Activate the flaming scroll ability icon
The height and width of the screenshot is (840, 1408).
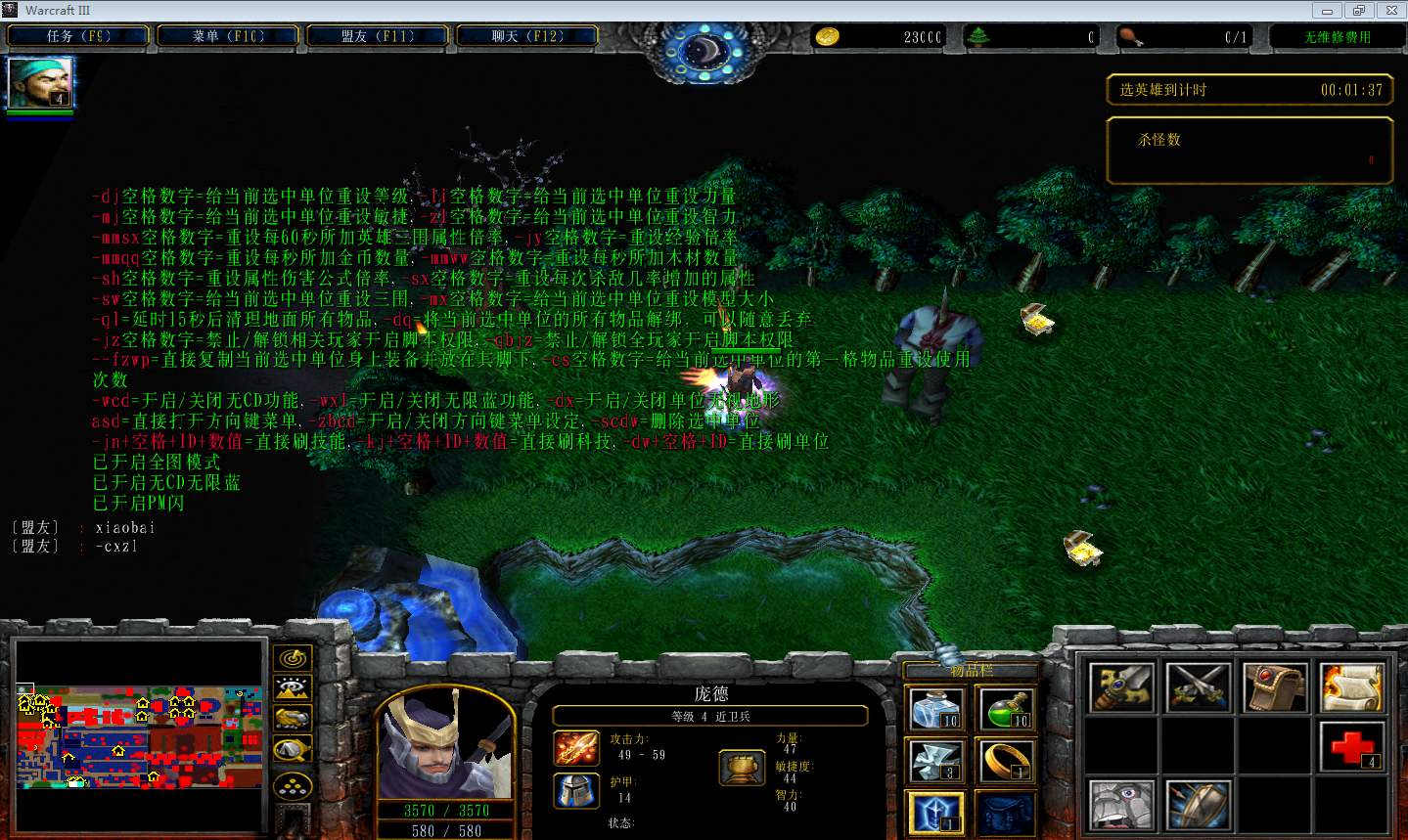pos(1351,686)
